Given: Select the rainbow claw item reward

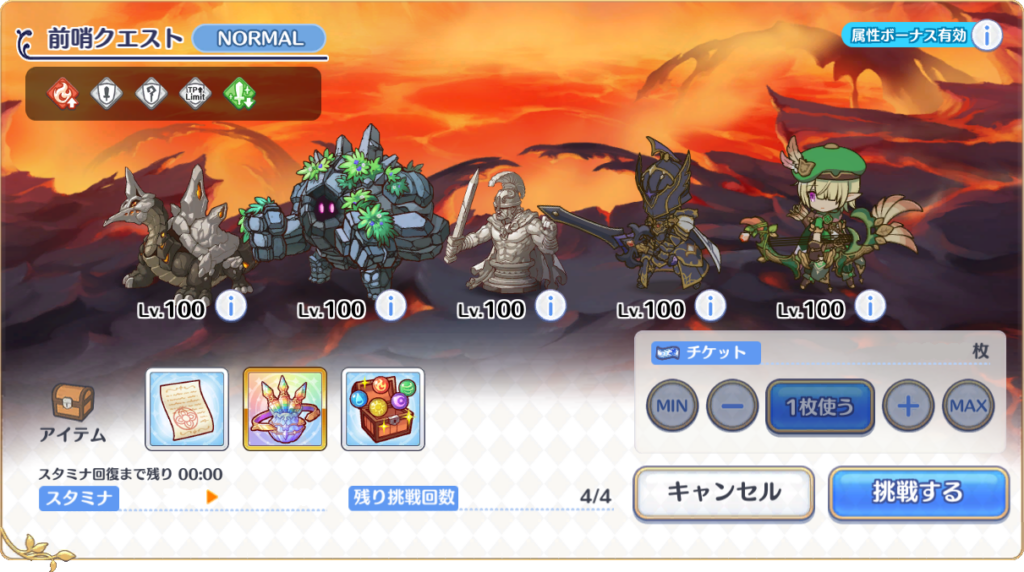Looking at the screenshot, I should pos(285,409).
